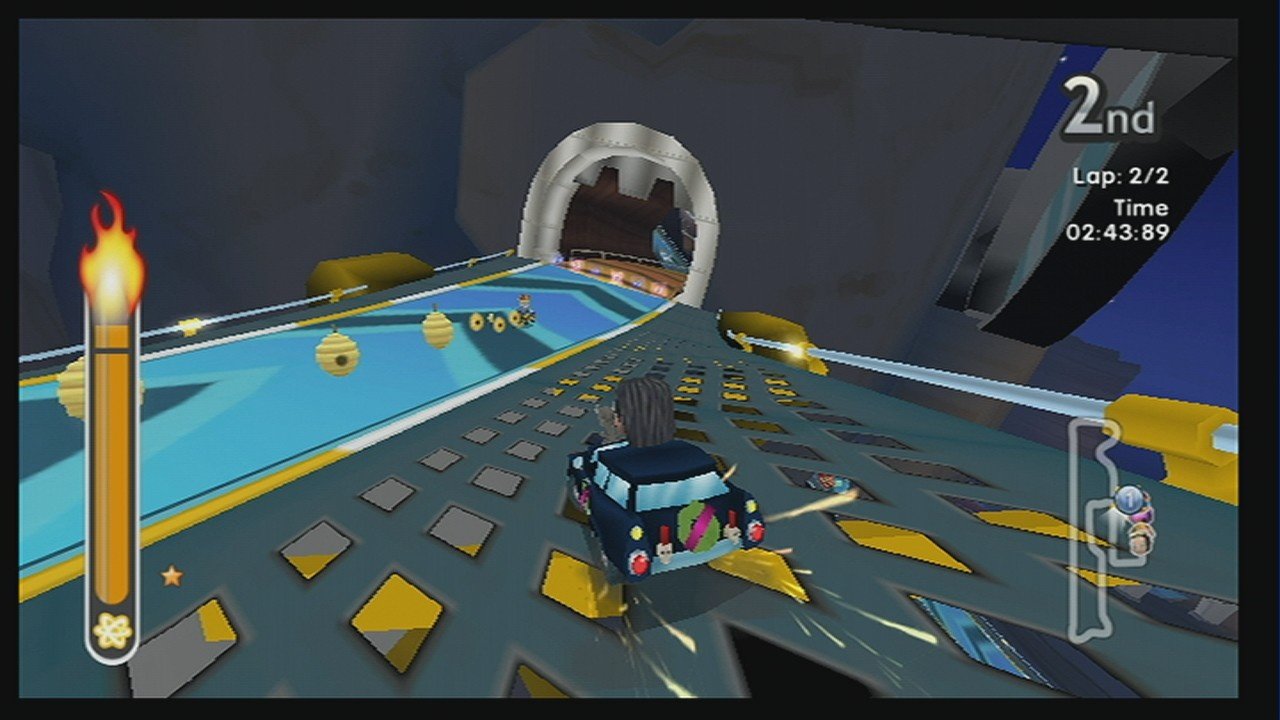1280x720 pixels.
Task: Click the orange star beside the meter
Action: [172, 576]
